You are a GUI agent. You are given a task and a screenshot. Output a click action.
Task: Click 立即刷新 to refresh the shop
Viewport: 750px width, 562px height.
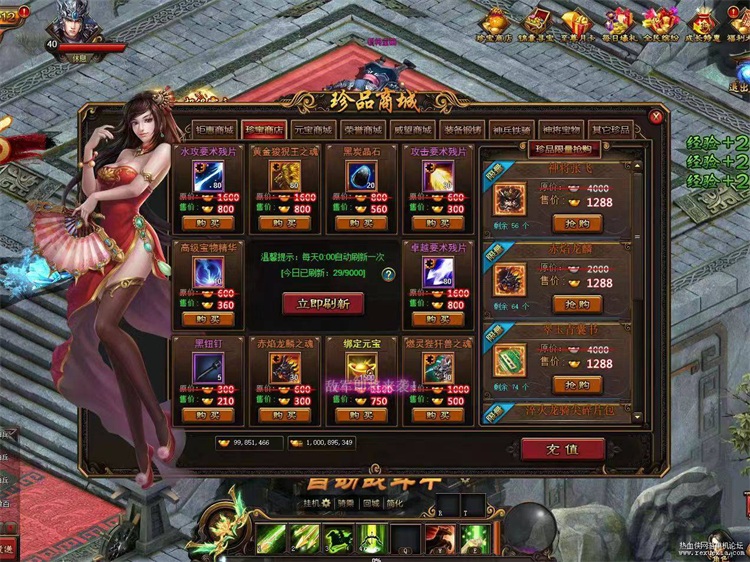coord(322,302)
